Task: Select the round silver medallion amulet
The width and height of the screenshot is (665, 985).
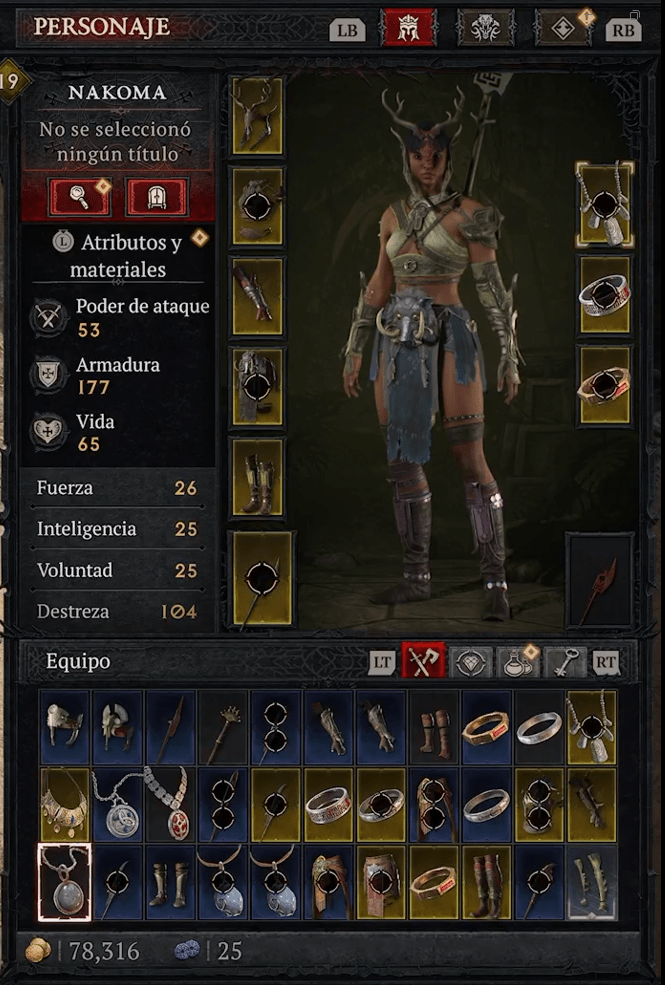Action: [x=117, y=804]
